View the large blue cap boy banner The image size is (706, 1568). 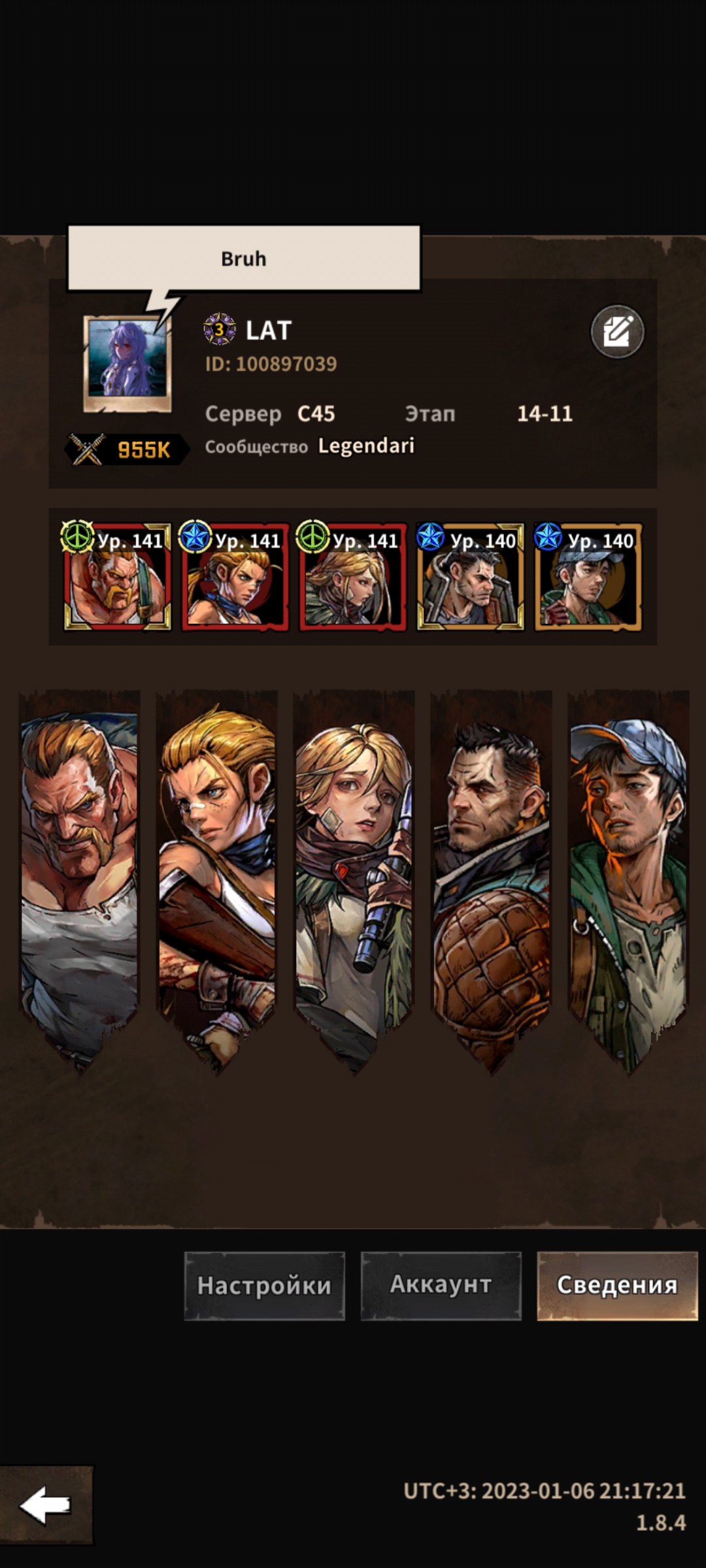click(628, 875)
